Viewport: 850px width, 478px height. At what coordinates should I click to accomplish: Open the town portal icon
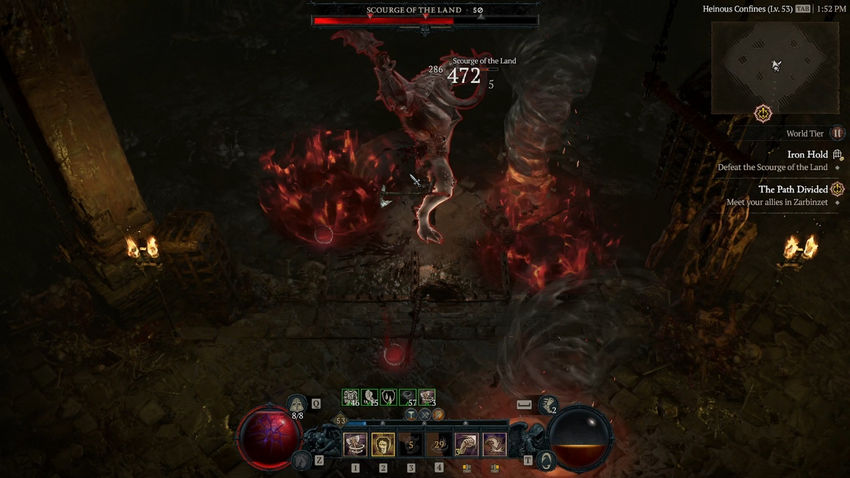(x=546, y=460)
